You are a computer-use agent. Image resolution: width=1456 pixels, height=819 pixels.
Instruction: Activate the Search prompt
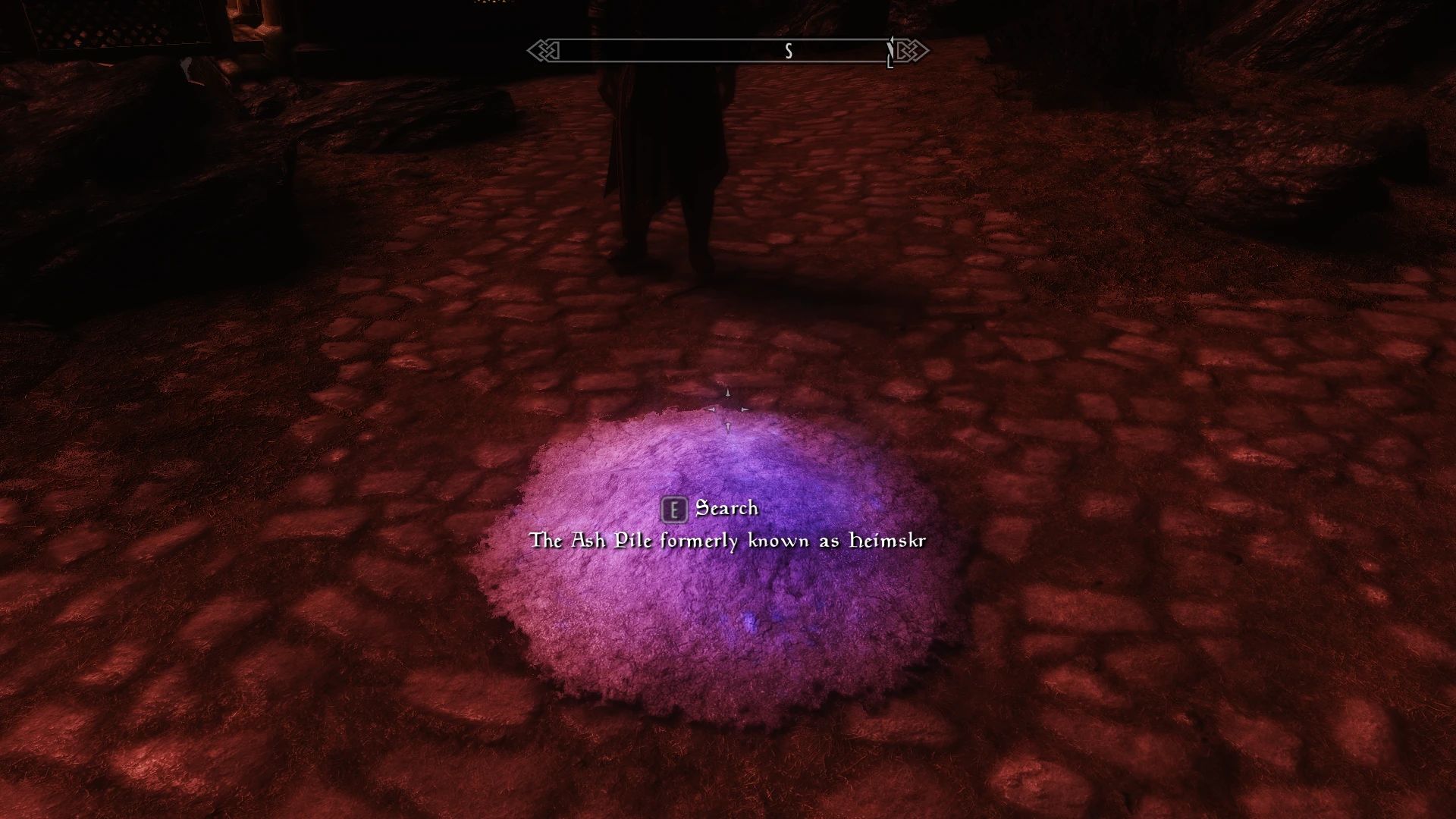pos(726,509)
